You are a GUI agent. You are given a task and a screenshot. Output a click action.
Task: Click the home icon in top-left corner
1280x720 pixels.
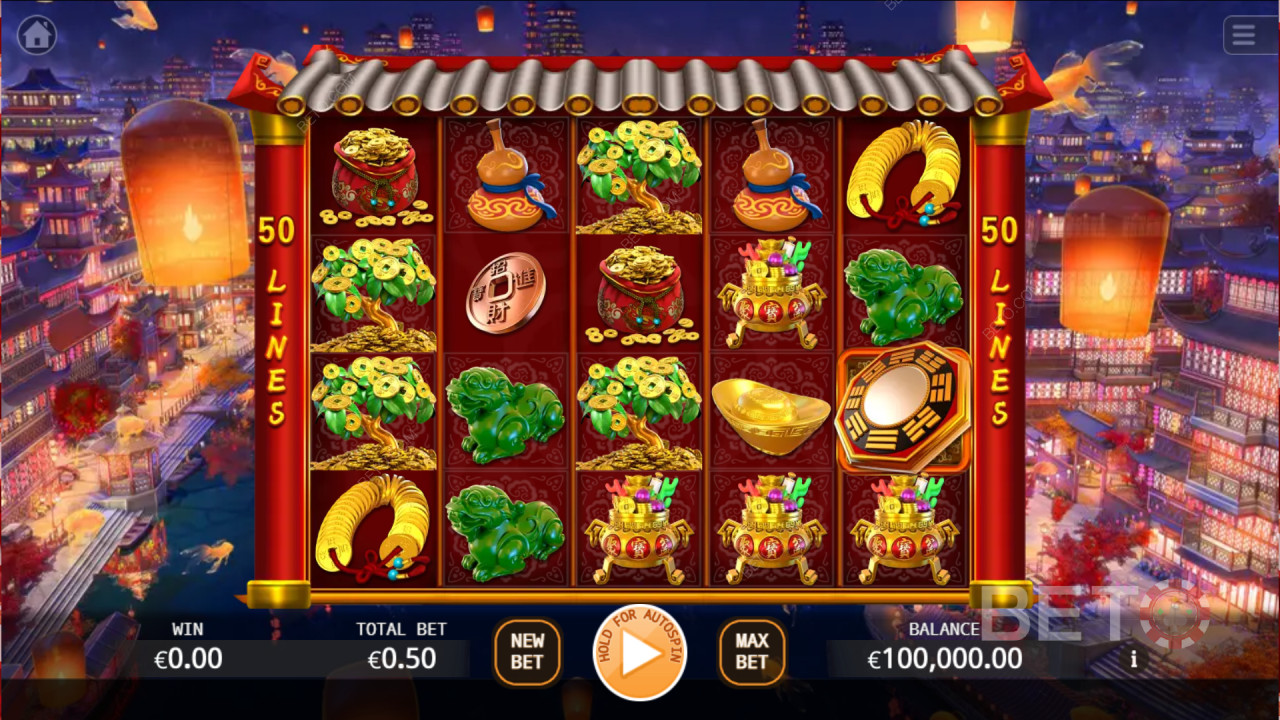pyautogui.click(x=37, y=35)
